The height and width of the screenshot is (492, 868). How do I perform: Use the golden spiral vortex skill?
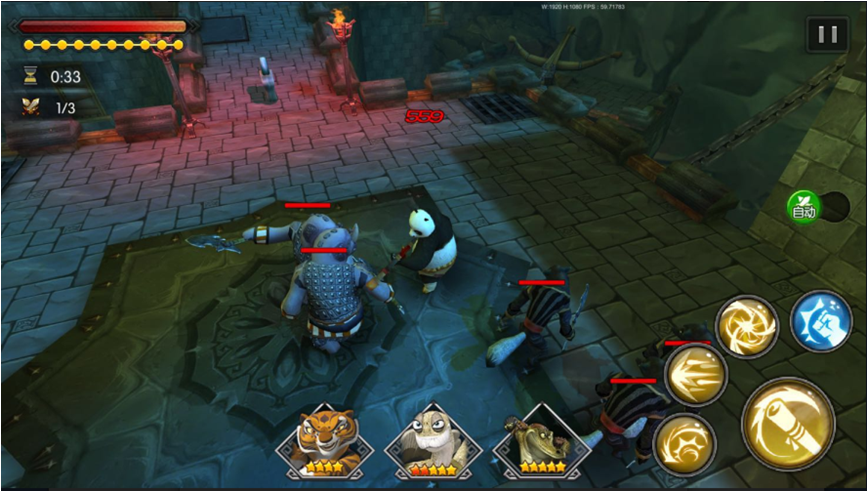(746, 326)
